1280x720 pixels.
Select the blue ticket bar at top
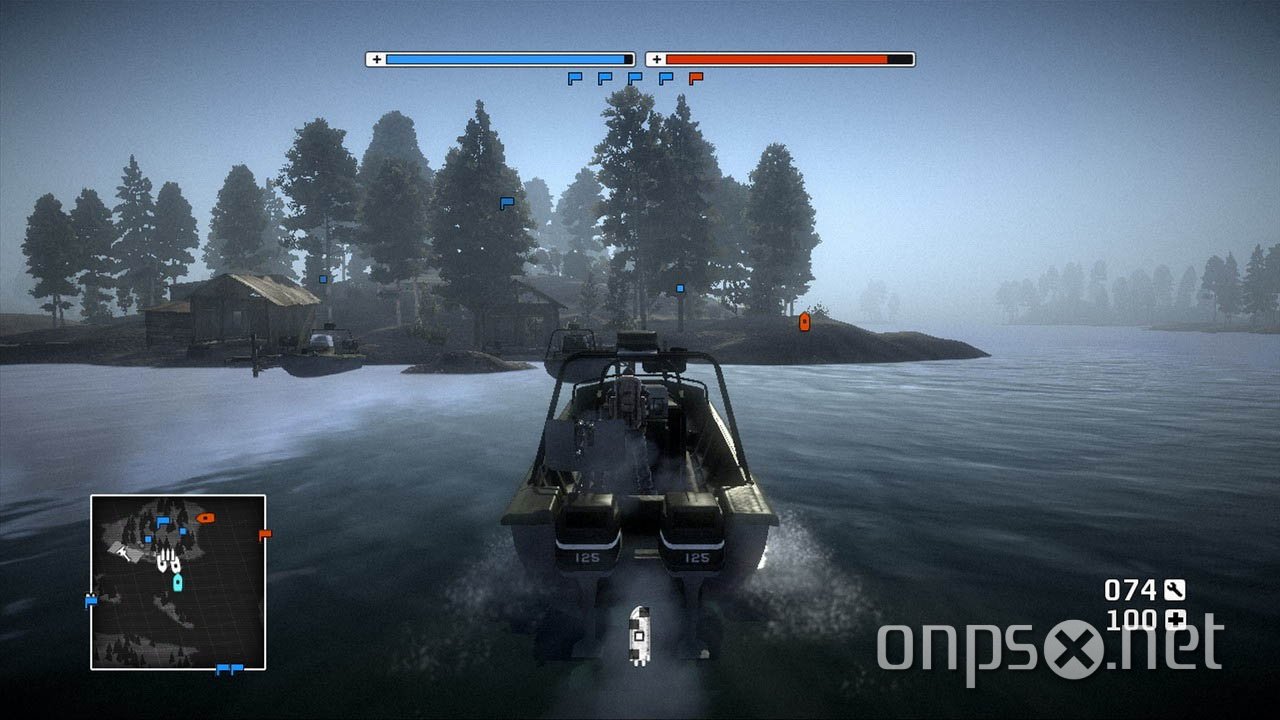coord(505,58)
